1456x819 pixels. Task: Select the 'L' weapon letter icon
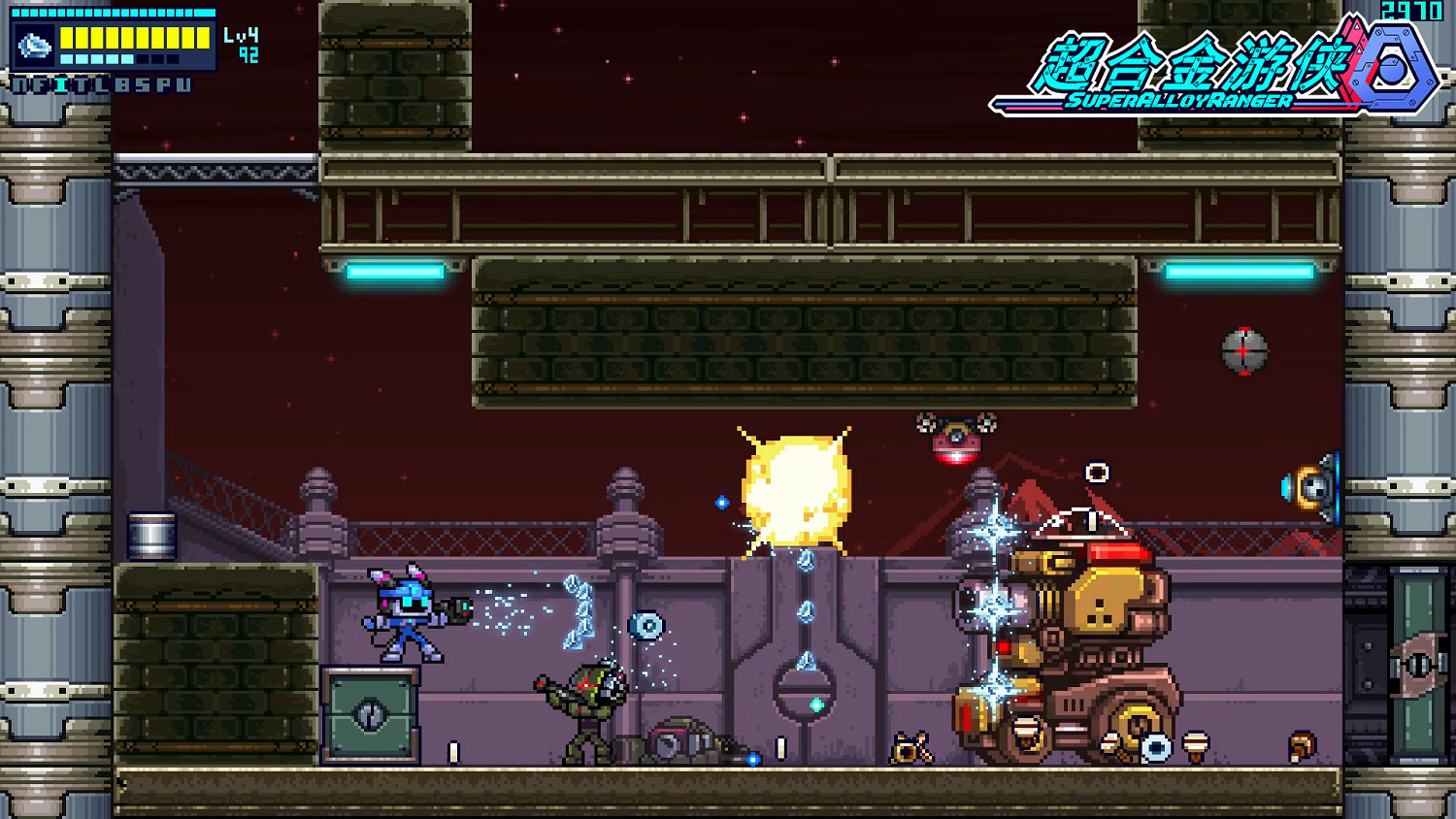point(102,84)
